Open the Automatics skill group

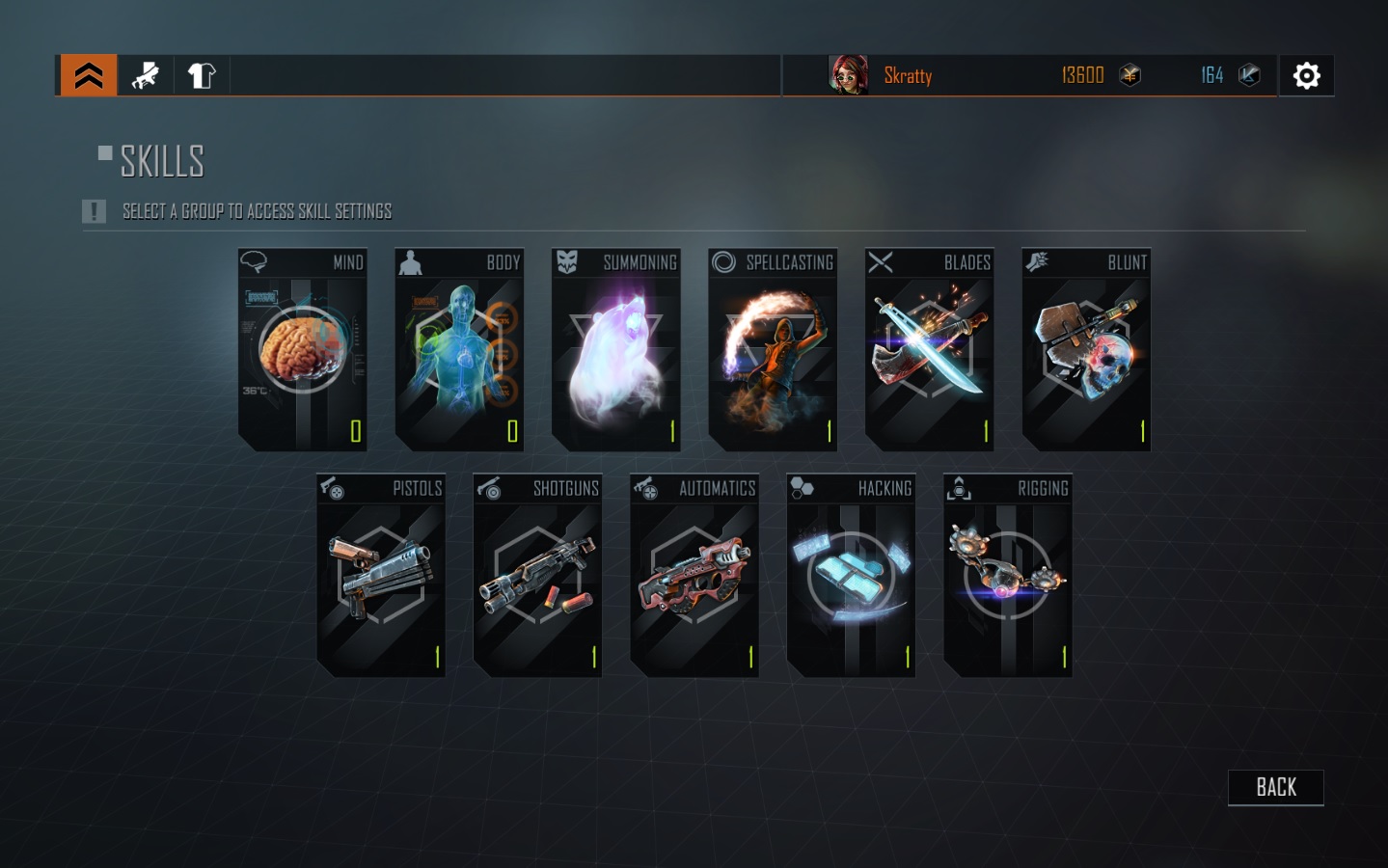pos(694,576)
